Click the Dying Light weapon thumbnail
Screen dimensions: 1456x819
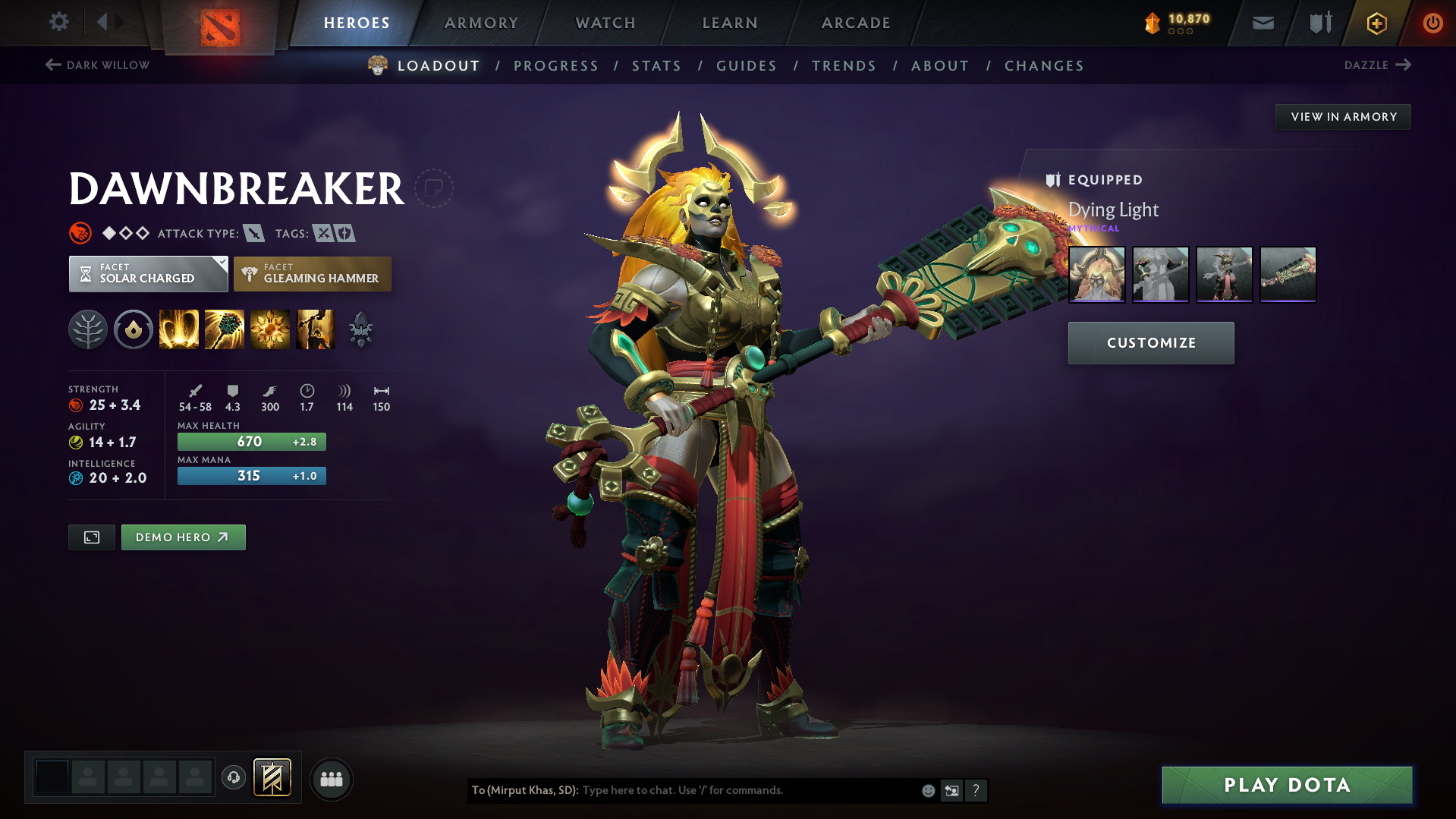pos(1096,275)
